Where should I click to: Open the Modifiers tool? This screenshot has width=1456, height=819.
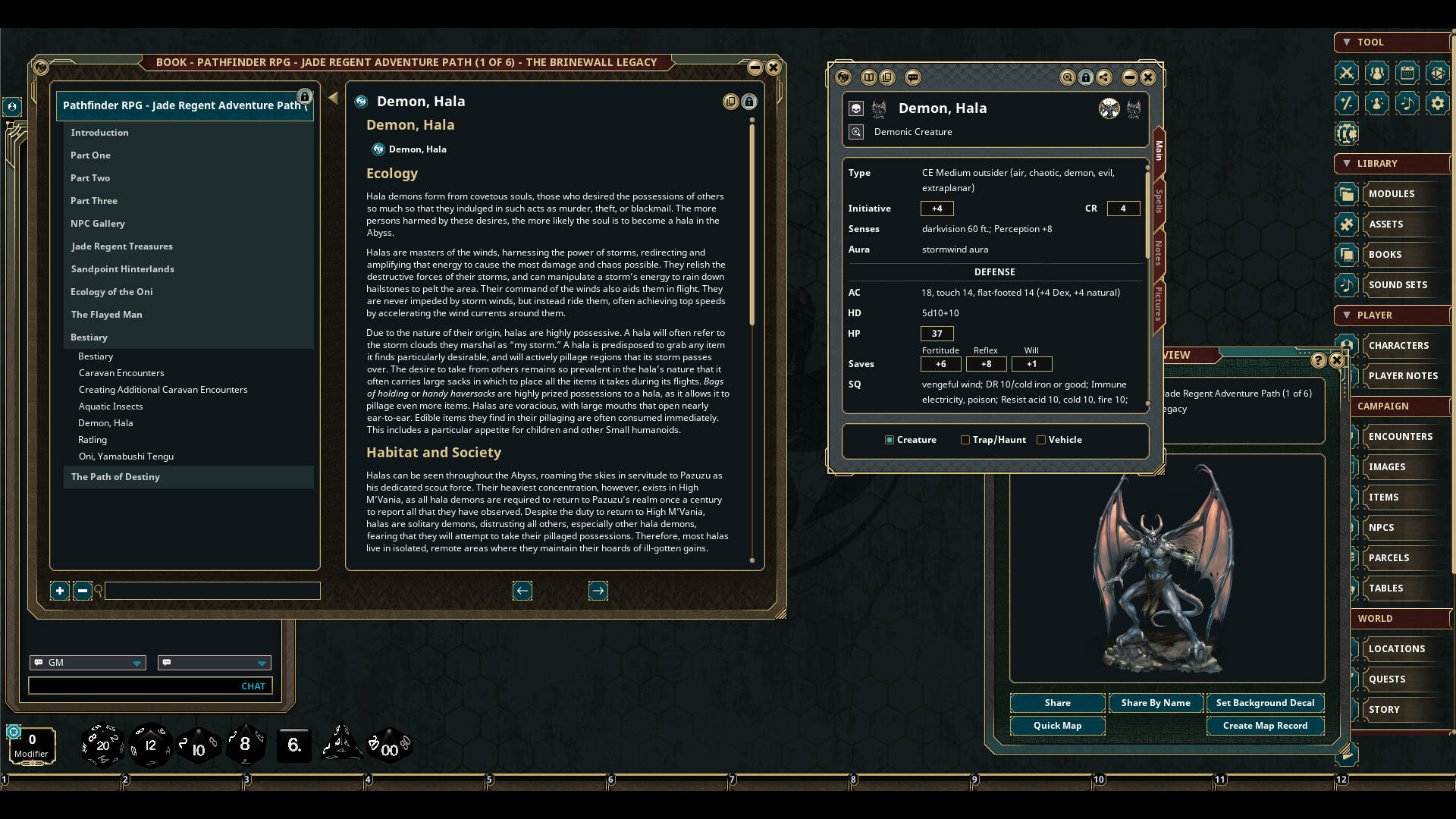tap(1348, 104)
